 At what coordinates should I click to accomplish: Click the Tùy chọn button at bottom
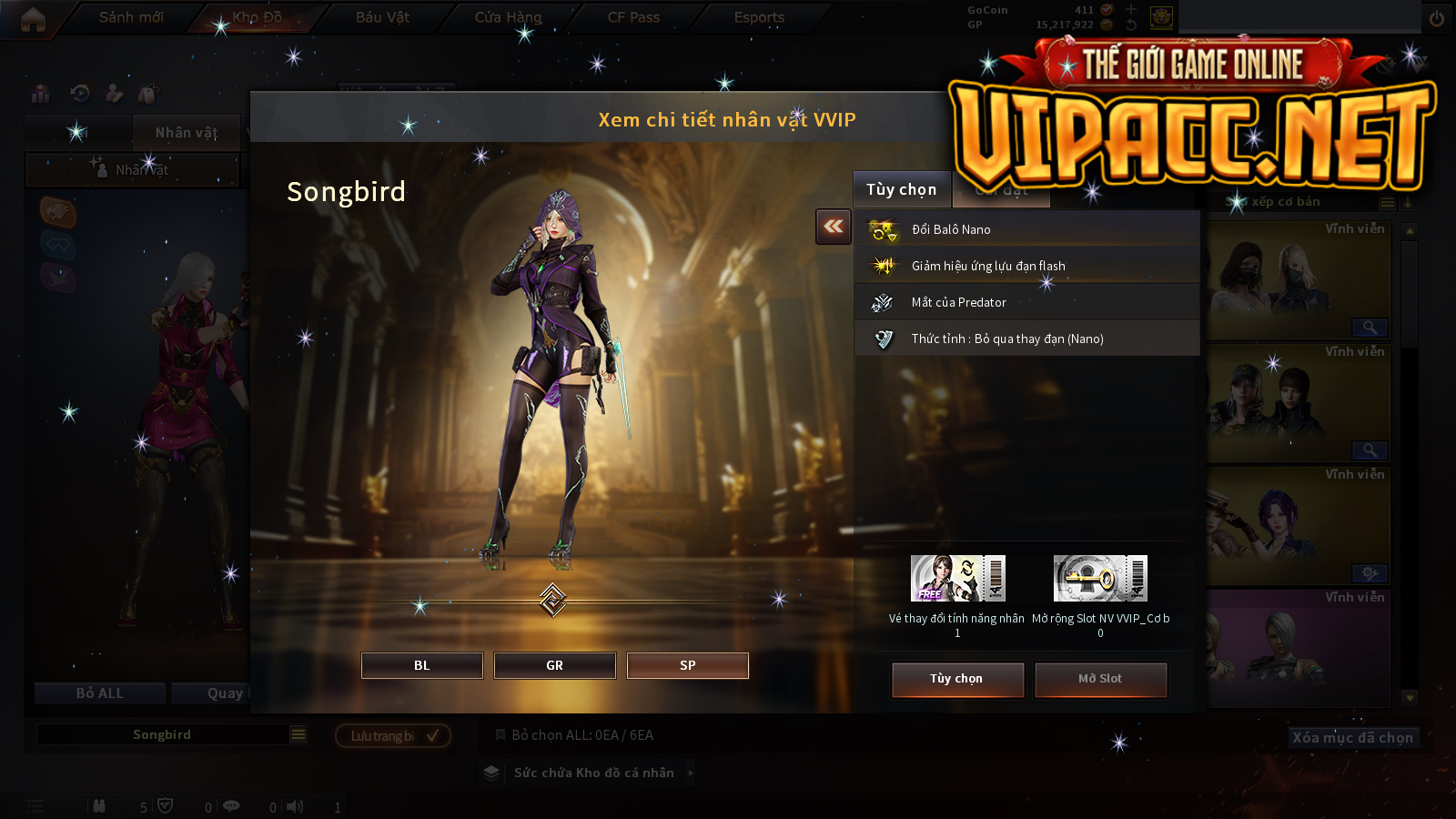click(x=957, y=679)
